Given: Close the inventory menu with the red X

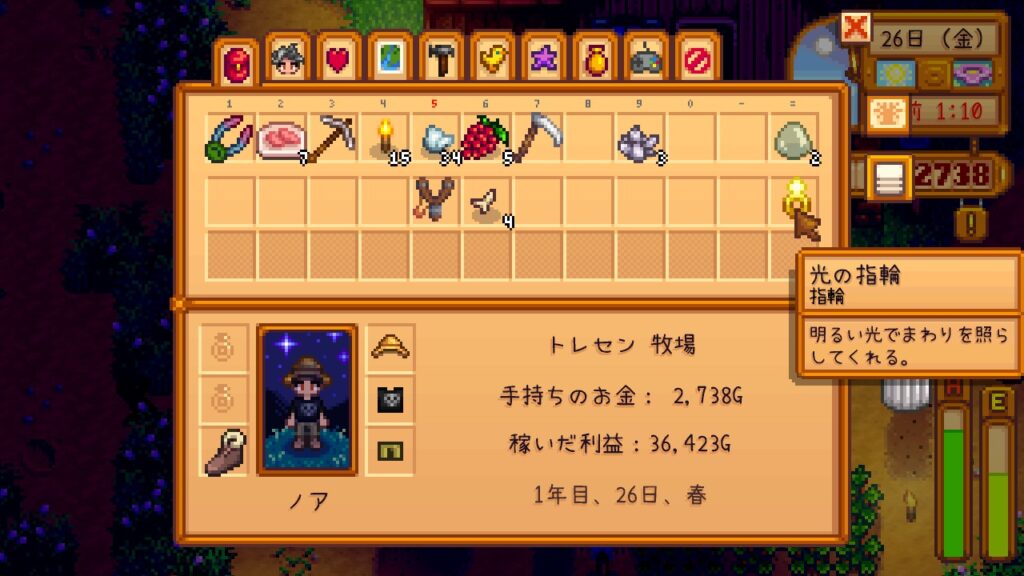Looking at the screenshot, I should point(855,27).
